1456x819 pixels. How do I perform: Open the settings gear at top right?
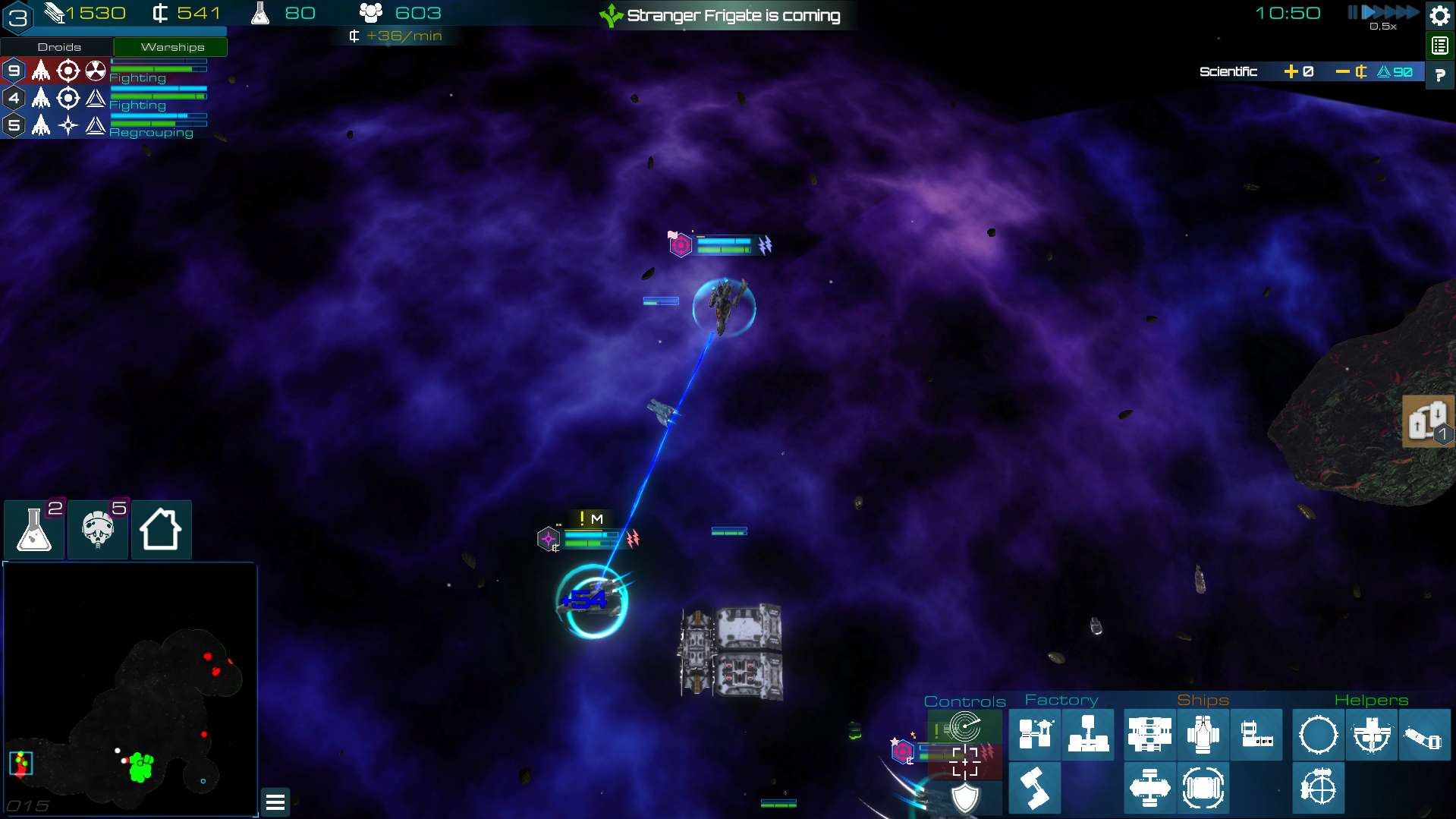pos(1439,14)
